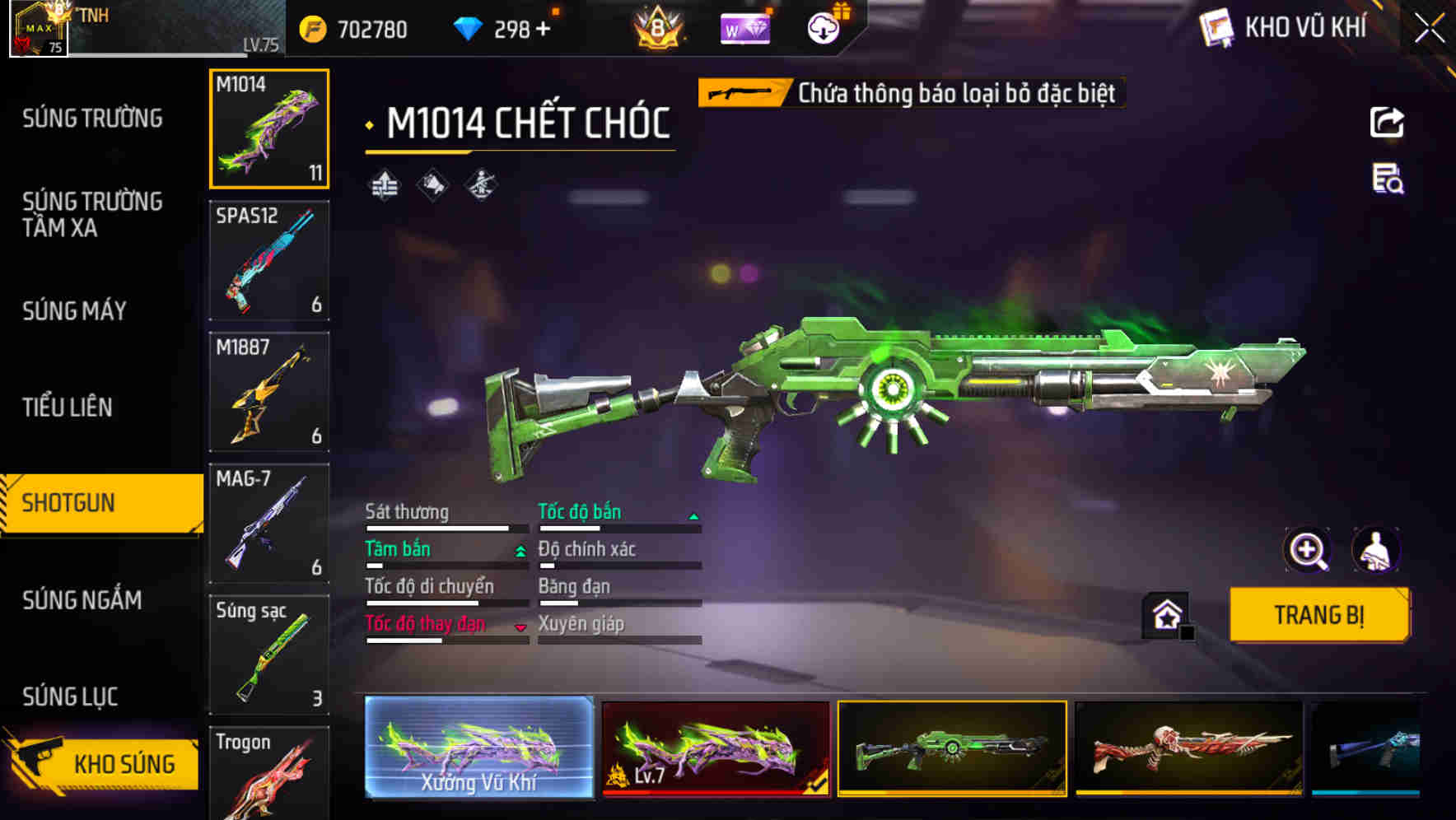Image resolution: width=1456 pixels, height=820 pixels.
Task: Choose the SÚNG NGẮM category
Action: click(82, 600)
